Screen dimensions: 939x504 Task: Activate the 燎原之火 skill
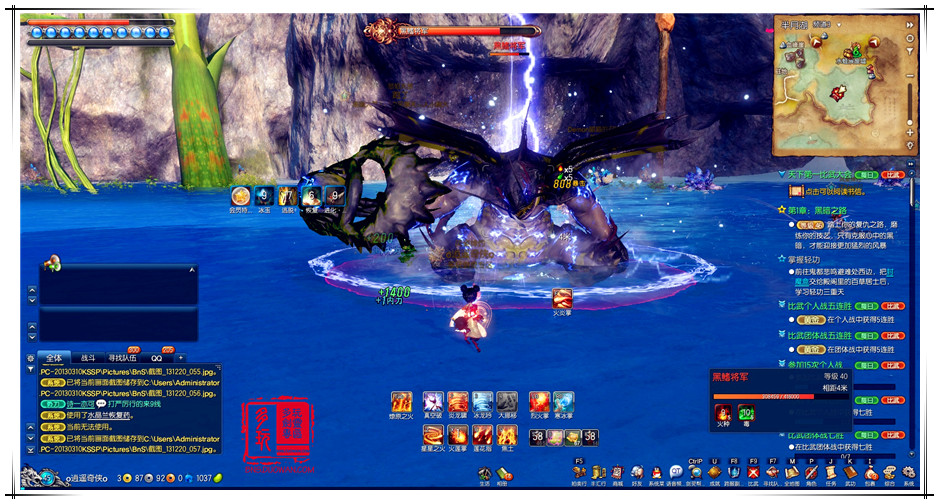pos(402,402)
